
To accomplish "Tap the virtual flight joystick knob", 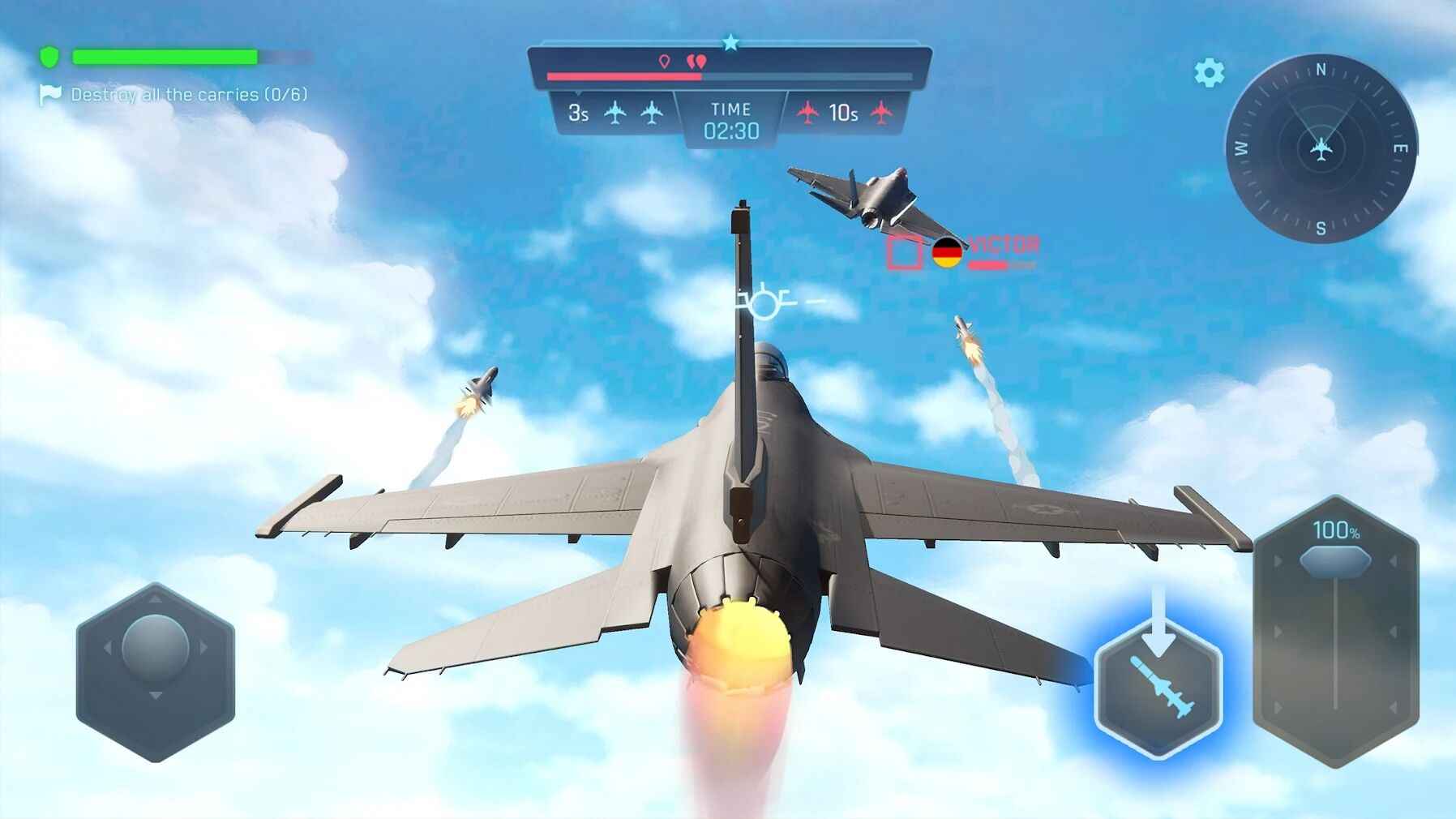I will click(155, 647).
